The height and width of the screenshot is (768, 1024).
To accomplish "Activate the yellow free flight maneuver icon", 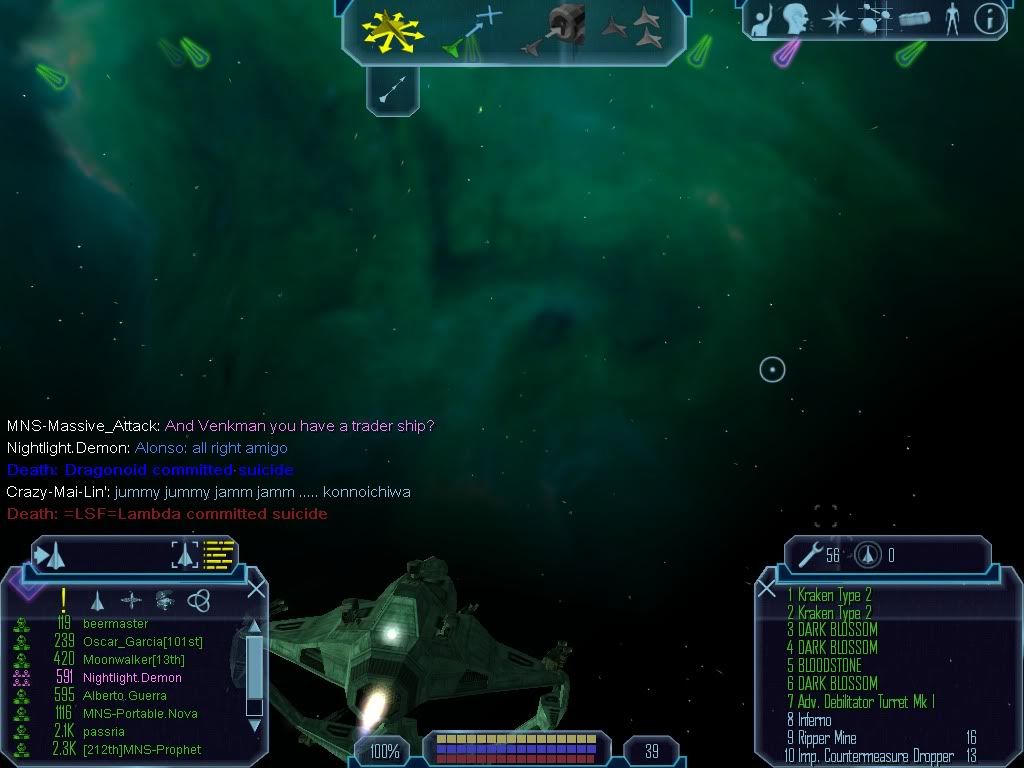I will [392, 30].
